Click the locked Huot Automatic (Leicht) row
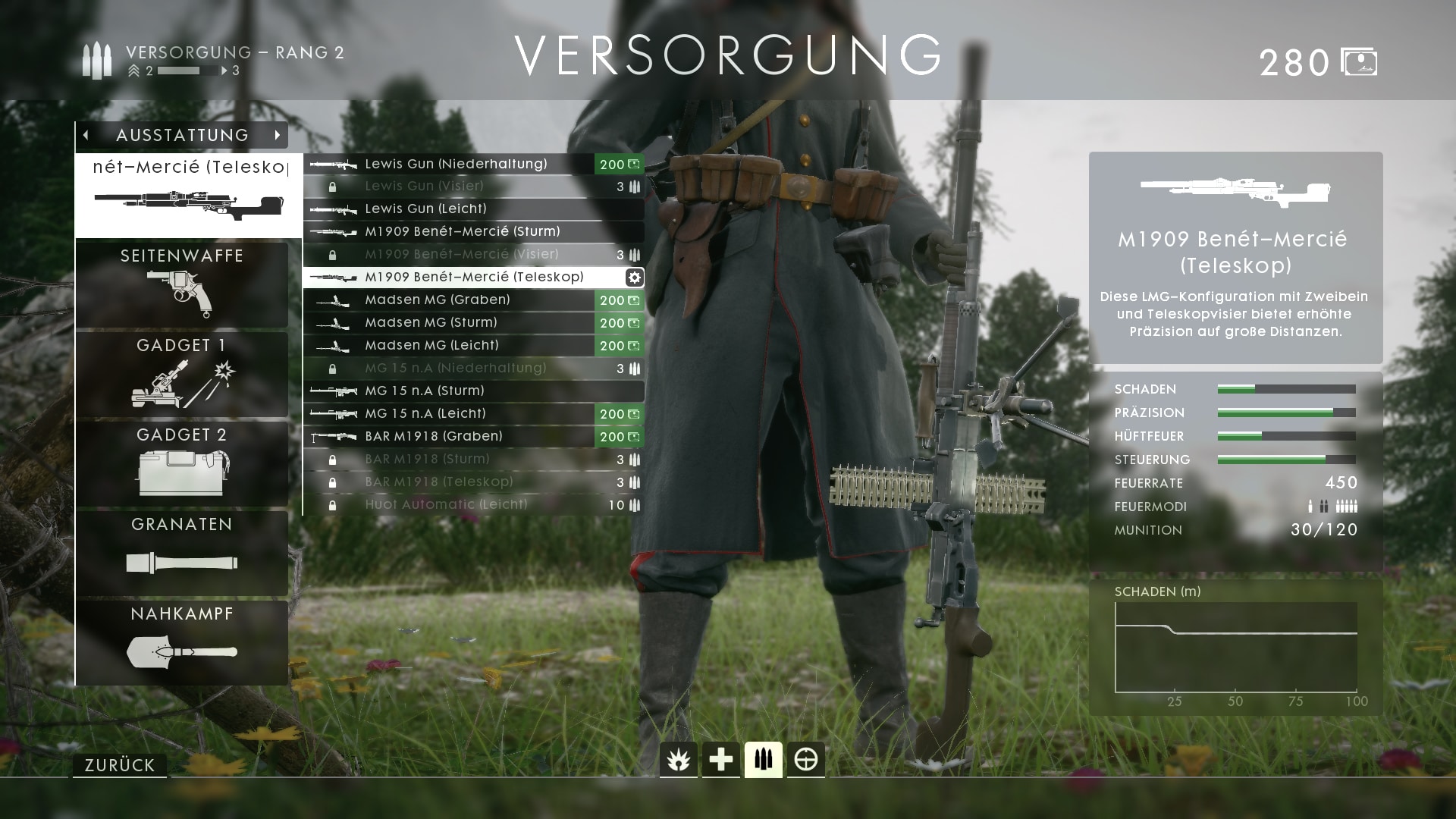Image resolution: width=1456 pixels, height=819 pixels. pos(446,504)
